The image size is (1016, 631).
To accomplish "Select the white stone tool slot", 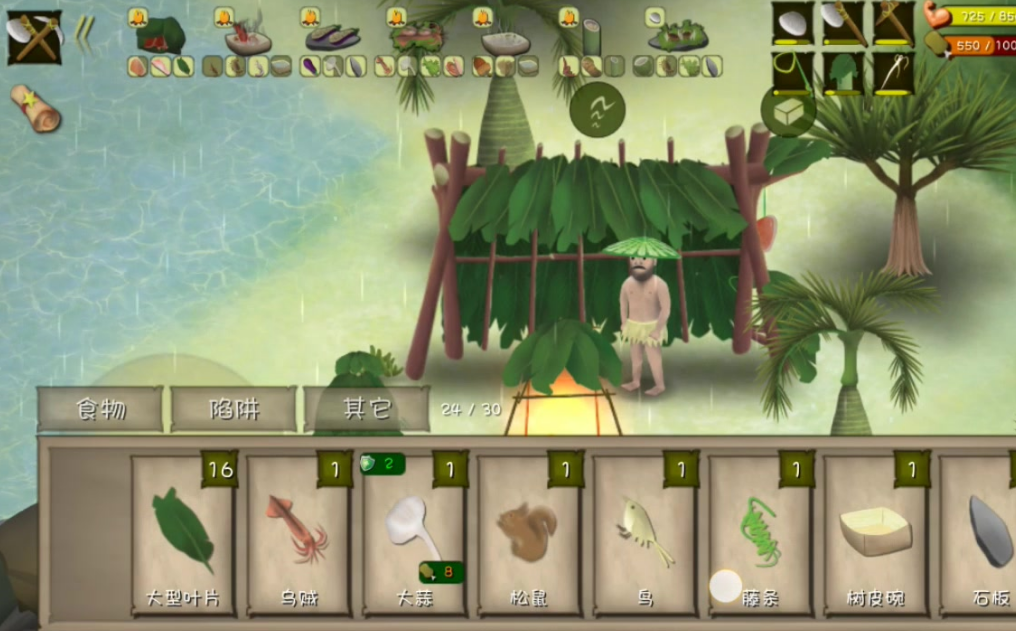I will coord(792,23).
